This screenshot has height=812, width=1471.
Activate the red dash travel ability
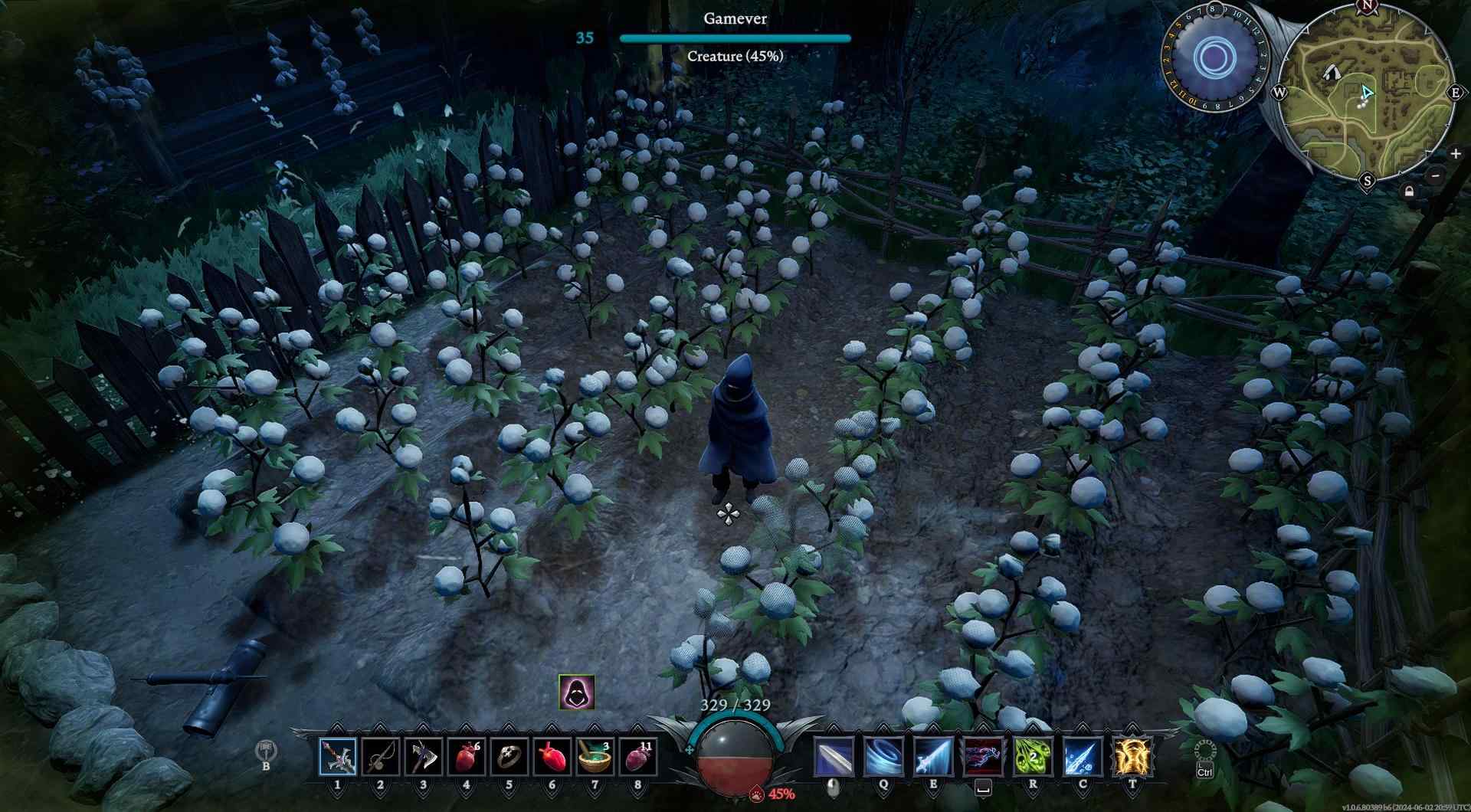(x=983, y=757)
